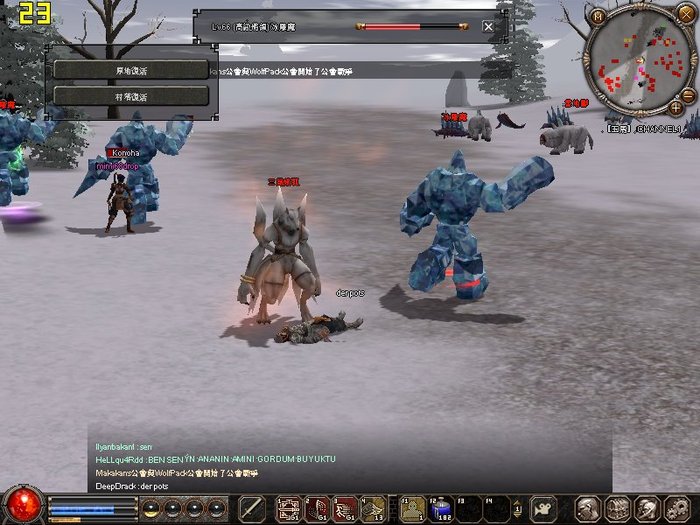Zoom in the minimap with the plus button
The image size is (700, 525).
(676, 106)
